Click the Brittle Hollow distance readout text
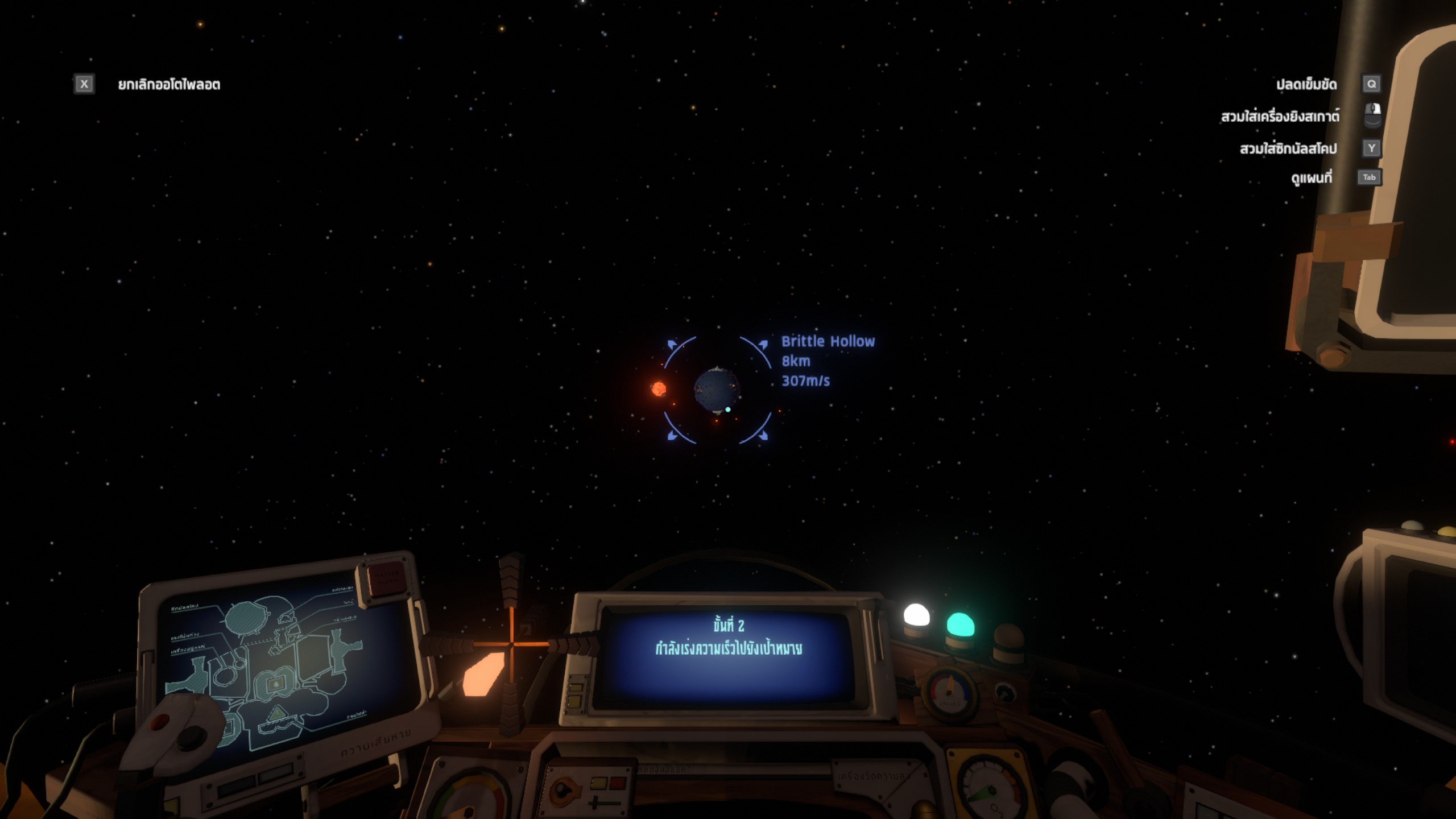1456x819 pixels. click(795, 361)
